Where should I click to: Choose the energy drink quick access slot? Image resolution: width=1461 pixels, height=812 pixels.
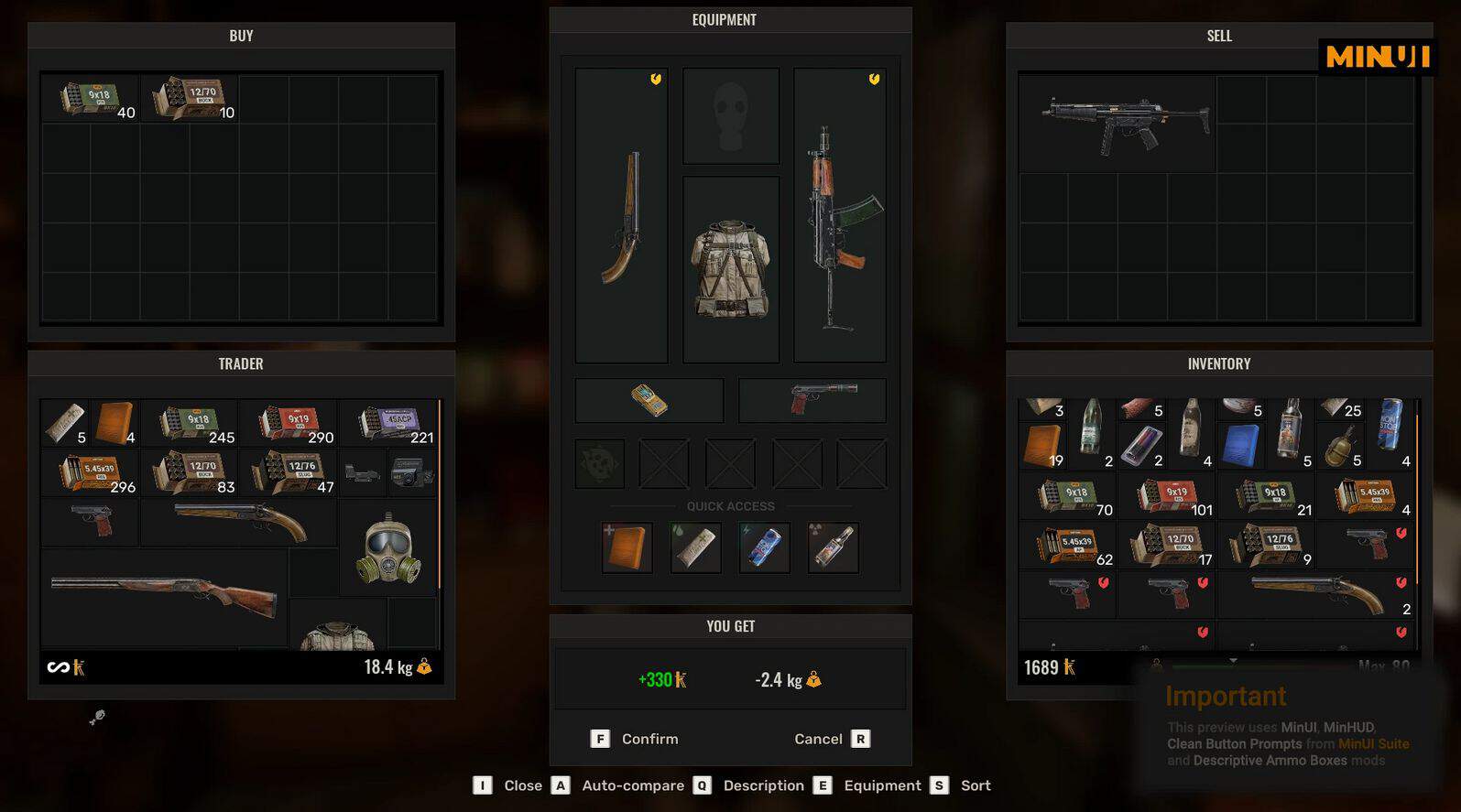click(x=765, y=547)
